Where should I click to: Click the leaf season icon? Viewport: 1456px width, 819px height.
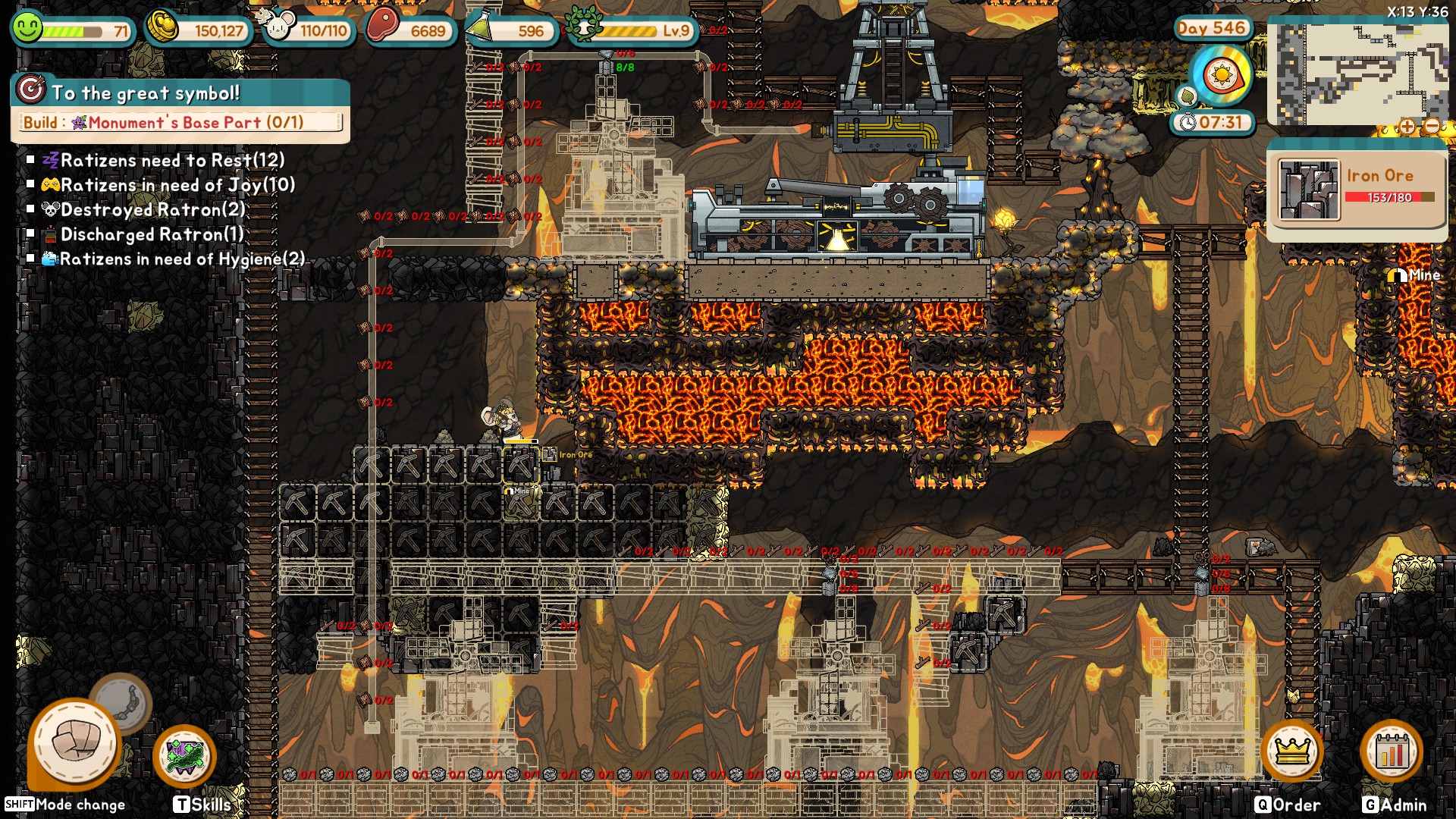[1187, 96]
